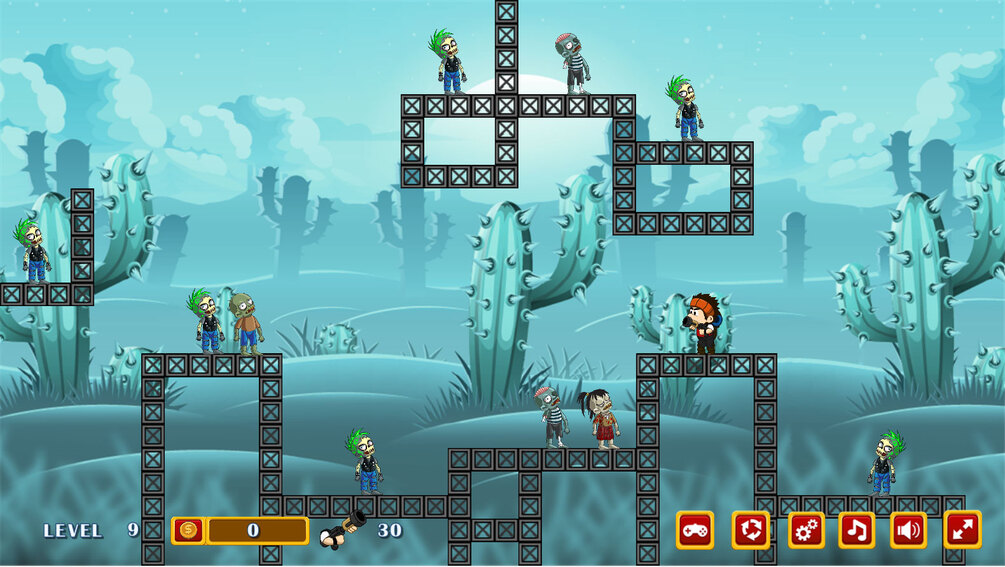1005x567 pixels.
Task: Open the gears settings button
Action: 807,530
